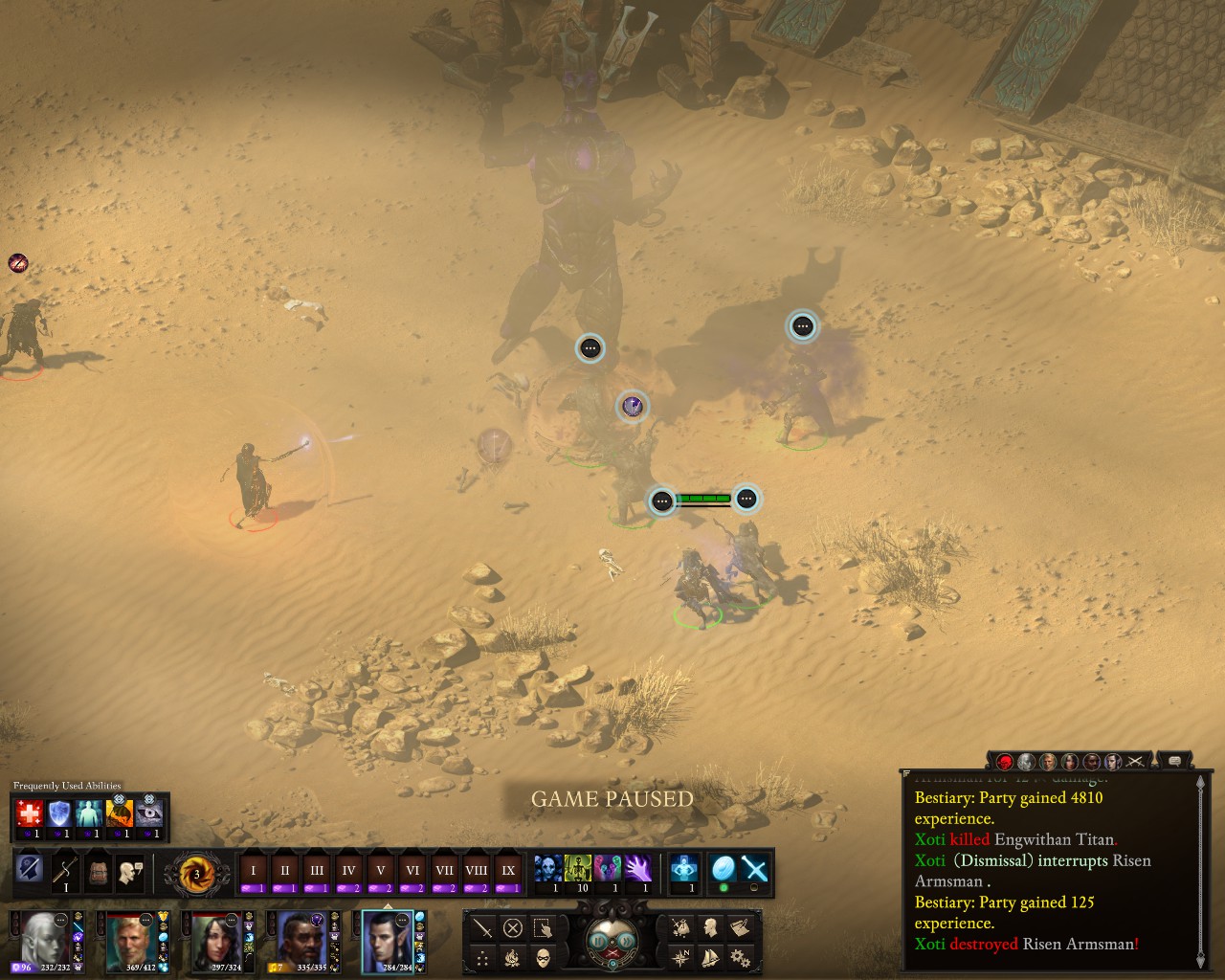Screen dimensions: 1225x980
Task: Switch combat log to the dialogue tab
Action: pyautogui.click(x=1174, y=762)
